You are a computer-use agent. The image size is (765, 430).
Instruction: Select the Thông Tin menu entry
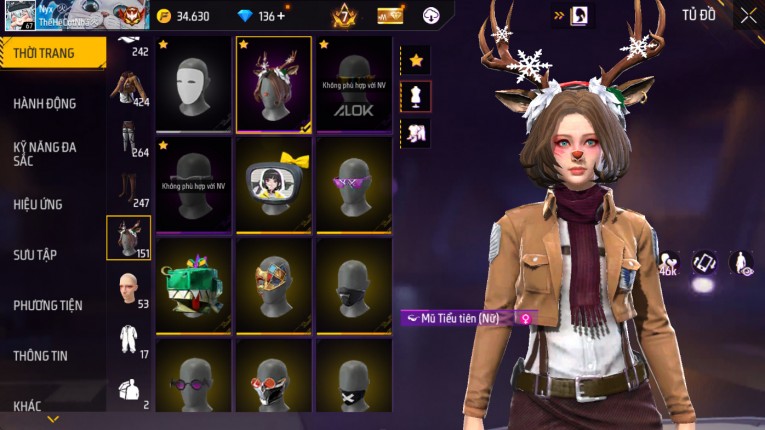tap(39, 355)
